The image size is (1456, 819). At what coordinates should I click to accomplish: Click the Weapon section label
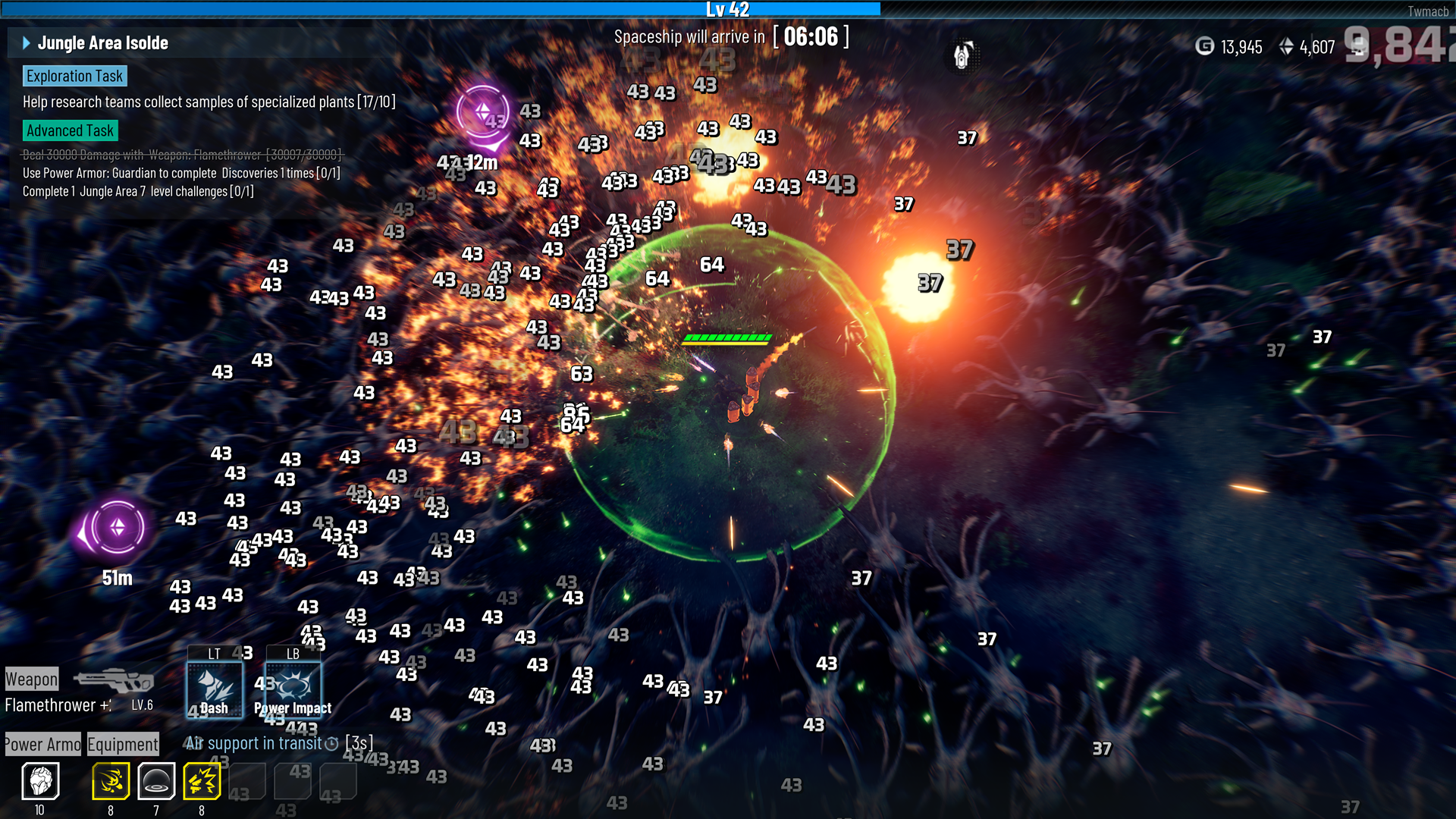[32, 679]
